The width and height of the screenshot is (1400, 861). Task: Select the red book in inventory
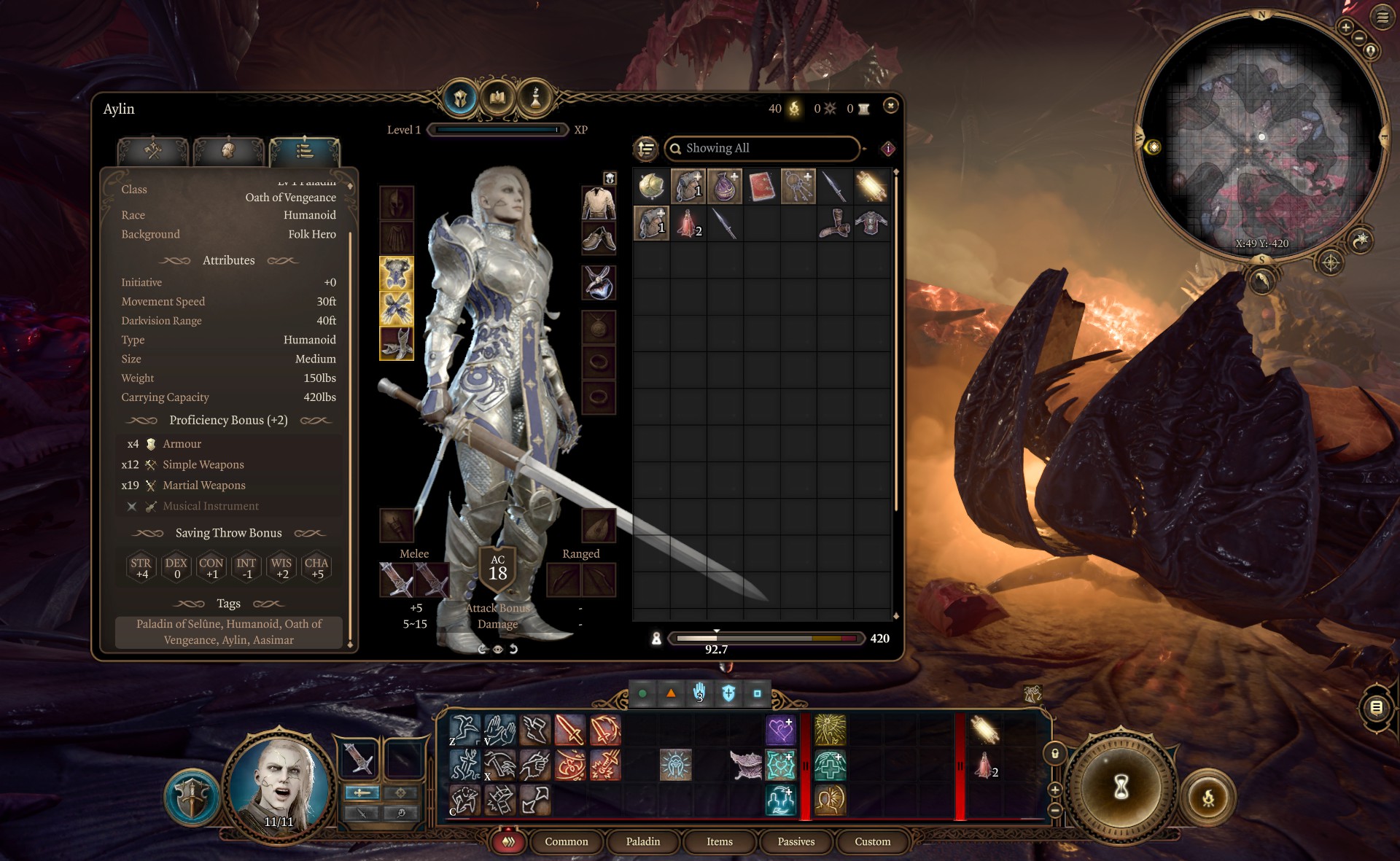click(x=761, y=187)
